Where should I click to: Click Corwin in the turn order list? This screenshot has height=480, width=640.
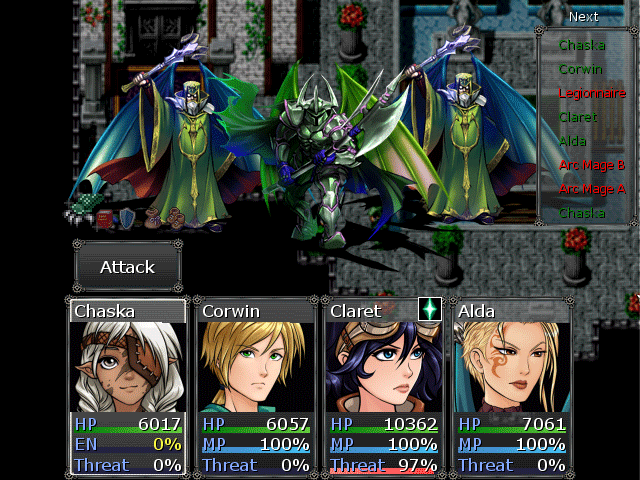point(581,69)
